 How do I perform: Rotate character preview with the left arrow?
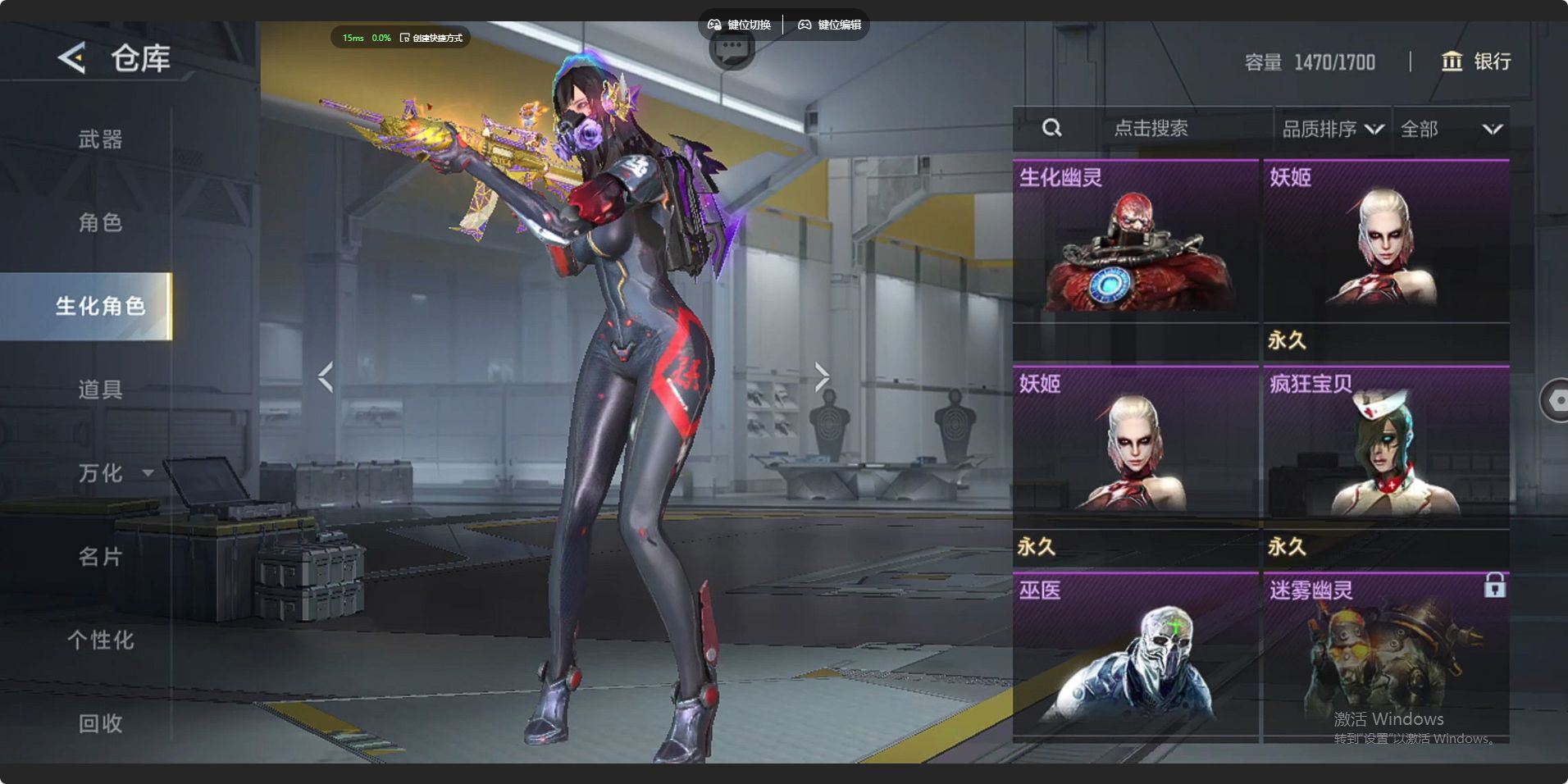point(326,376)
